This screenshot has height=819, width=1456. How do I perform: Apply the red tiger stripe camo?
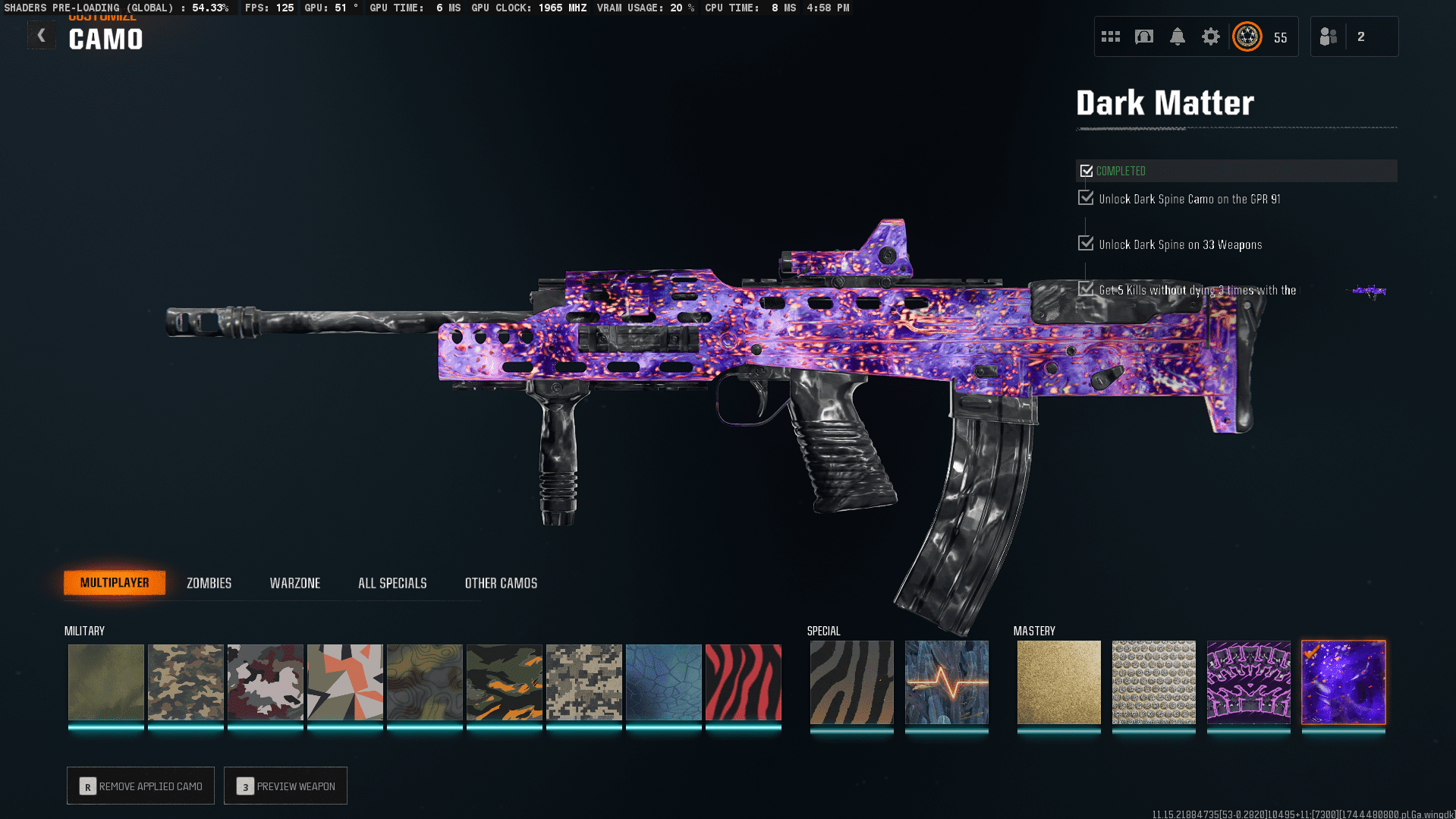(743, 682)
